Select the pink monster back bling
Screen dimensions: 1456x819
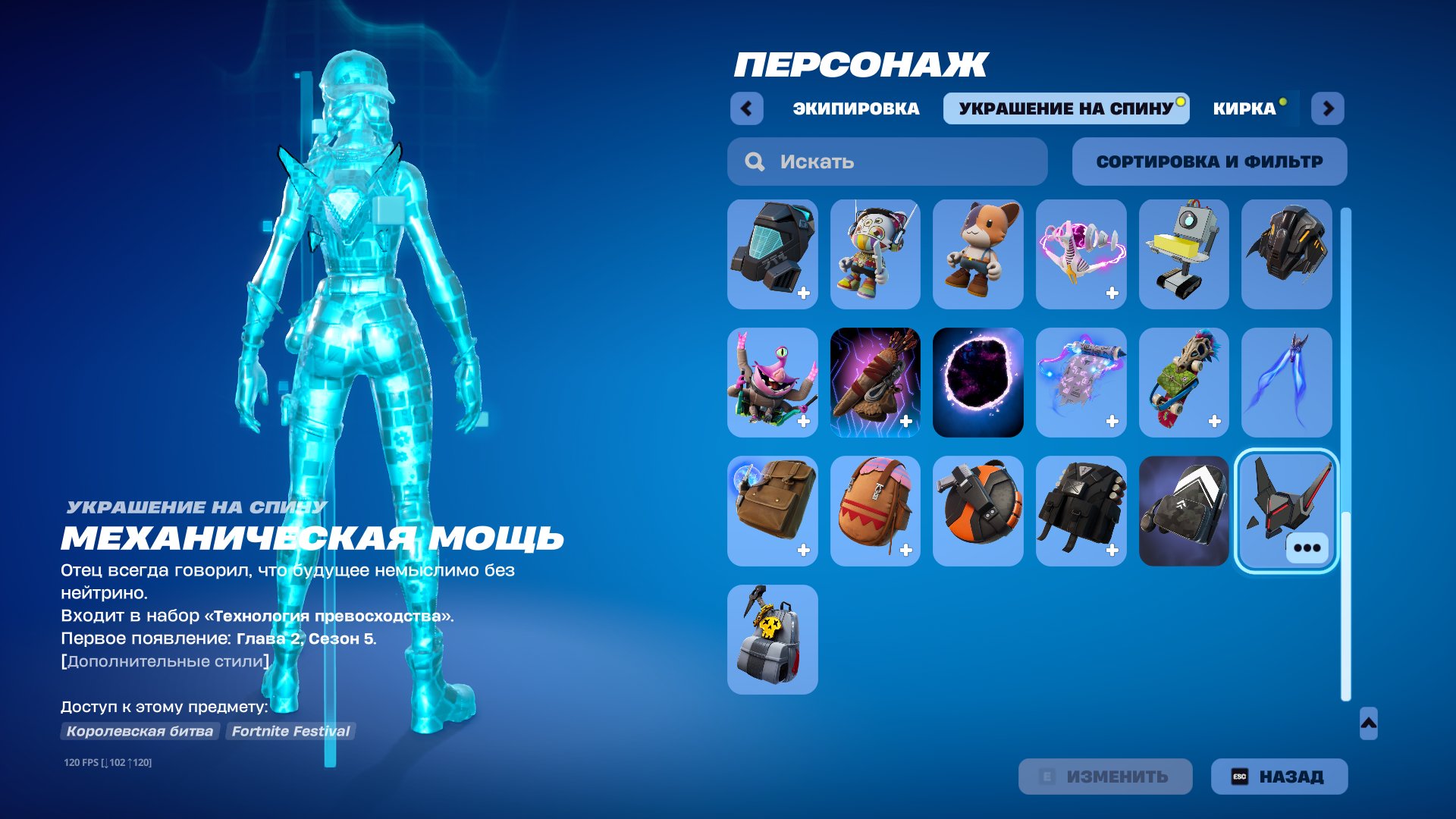tap(772, 383)
